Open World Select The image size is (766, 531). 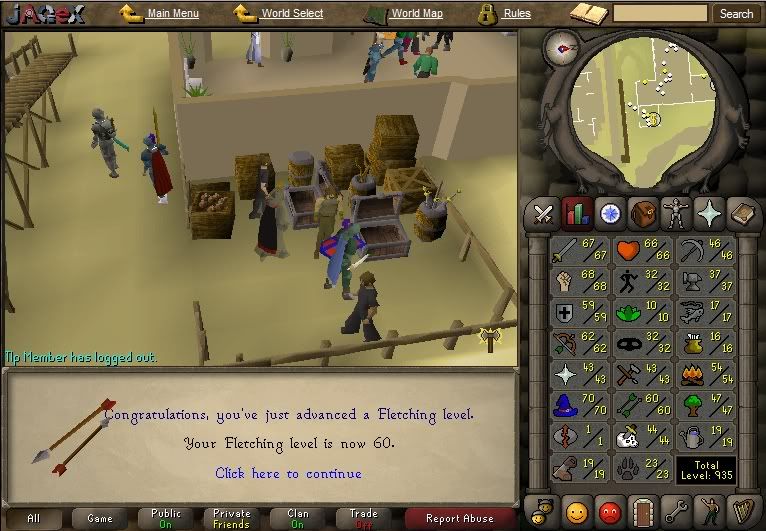[x=292, y=14]
